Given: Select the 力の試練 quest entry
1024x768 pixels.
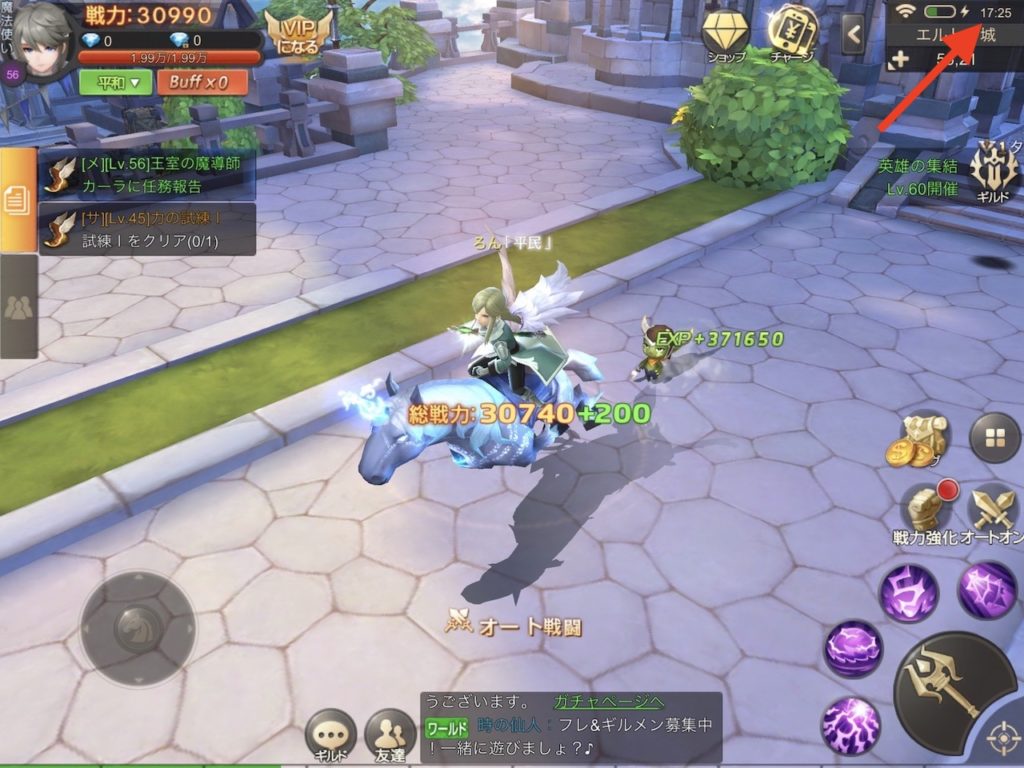Looking at the screenshot, I should (146, 229).
